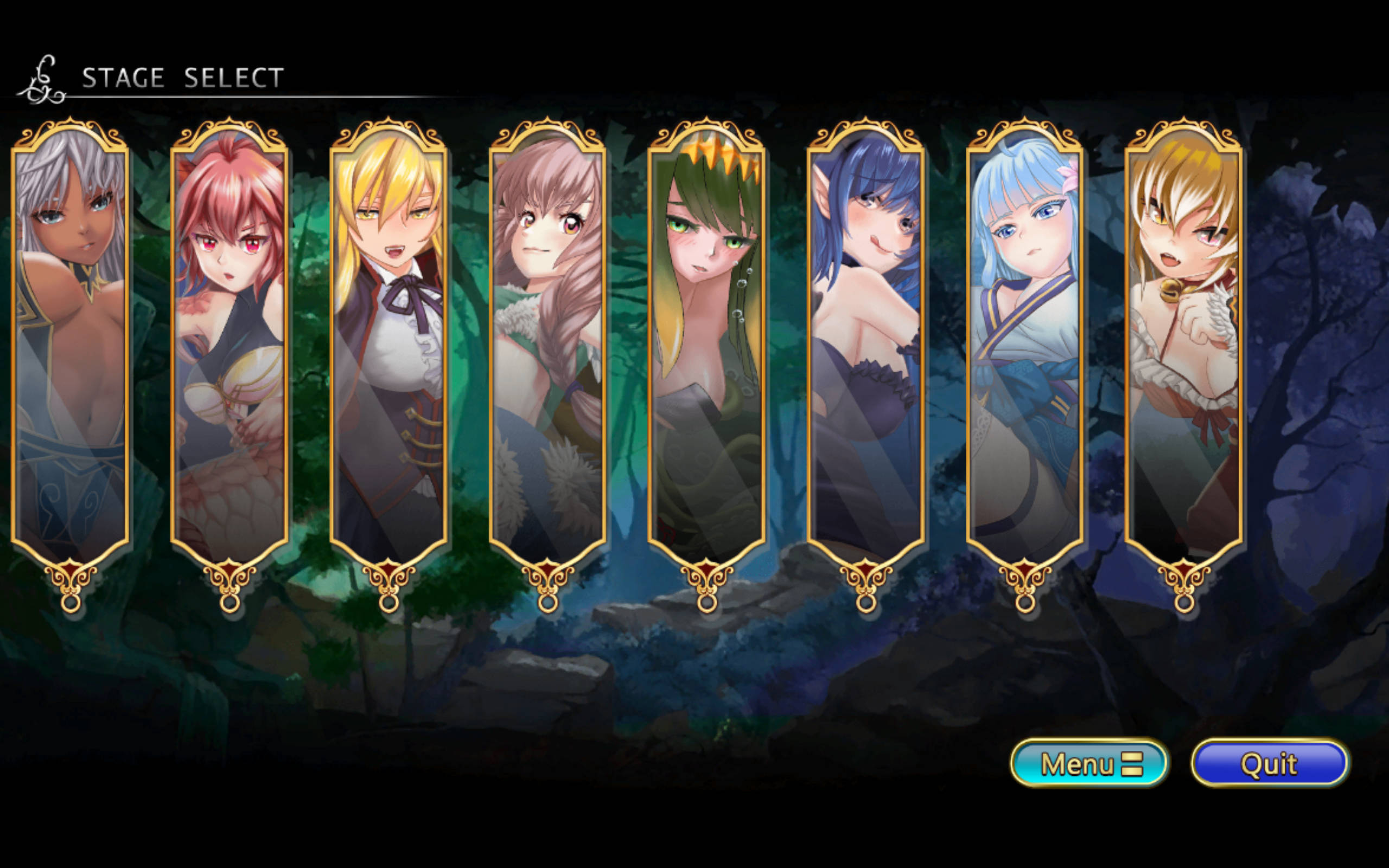Click the crown ornament on the green-haired girl's banner

(x=709, y=155)
